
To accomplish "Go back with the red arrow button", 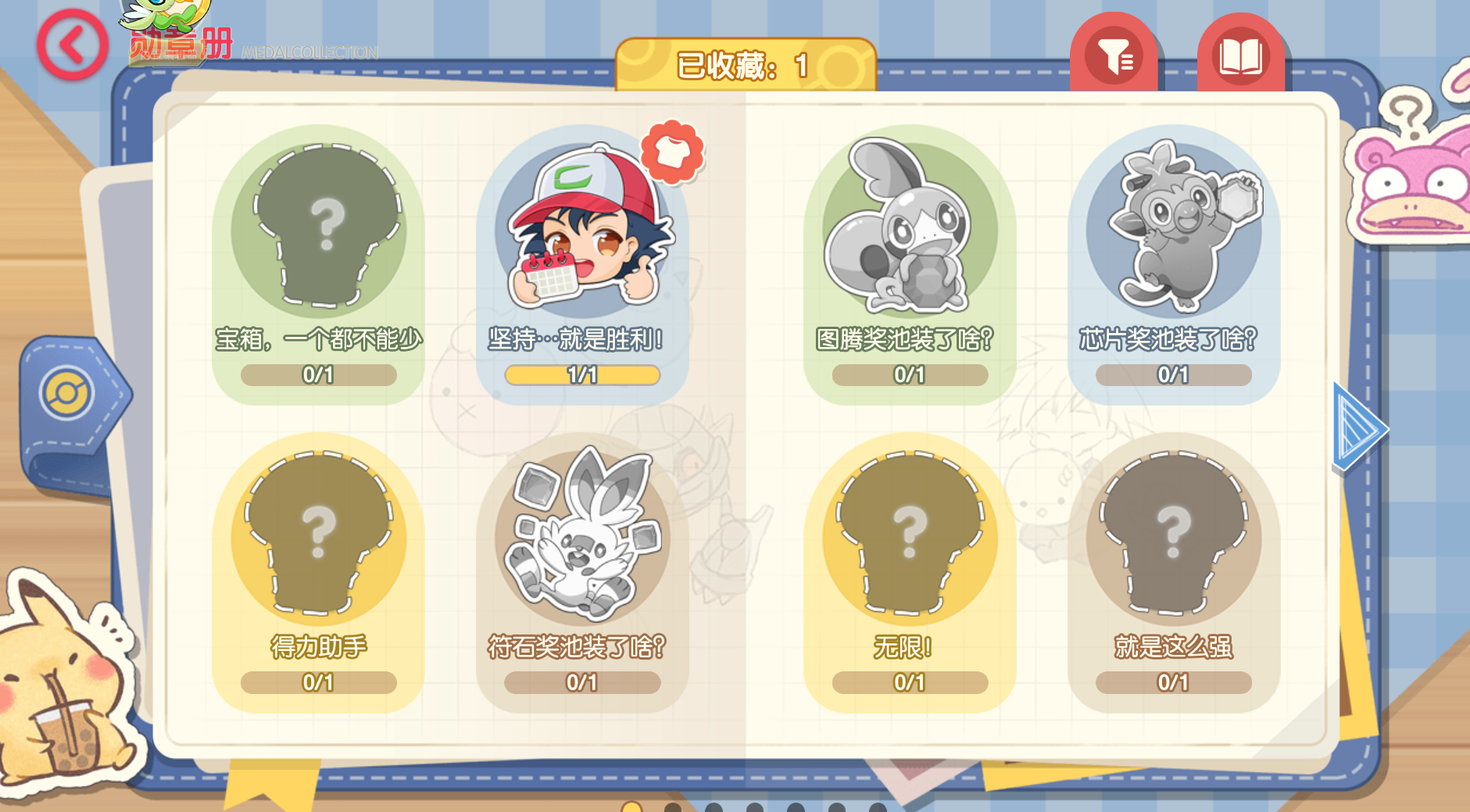I will click(x=72, y=45).
